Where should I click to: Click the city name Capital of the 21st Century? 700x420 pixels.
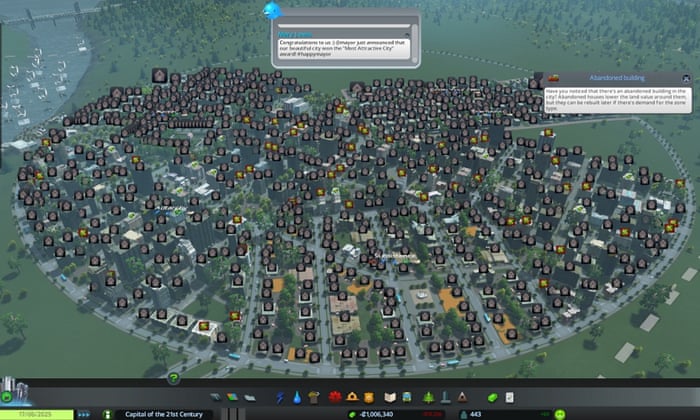click(158, 413)
